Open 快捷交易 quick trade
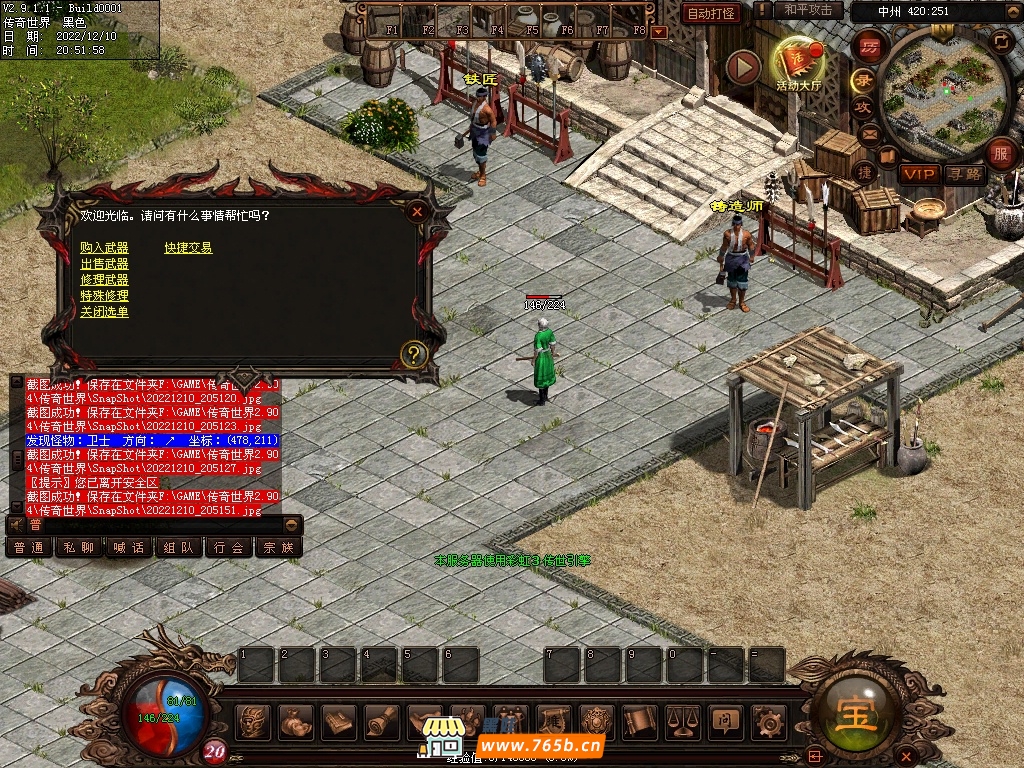 188,248
